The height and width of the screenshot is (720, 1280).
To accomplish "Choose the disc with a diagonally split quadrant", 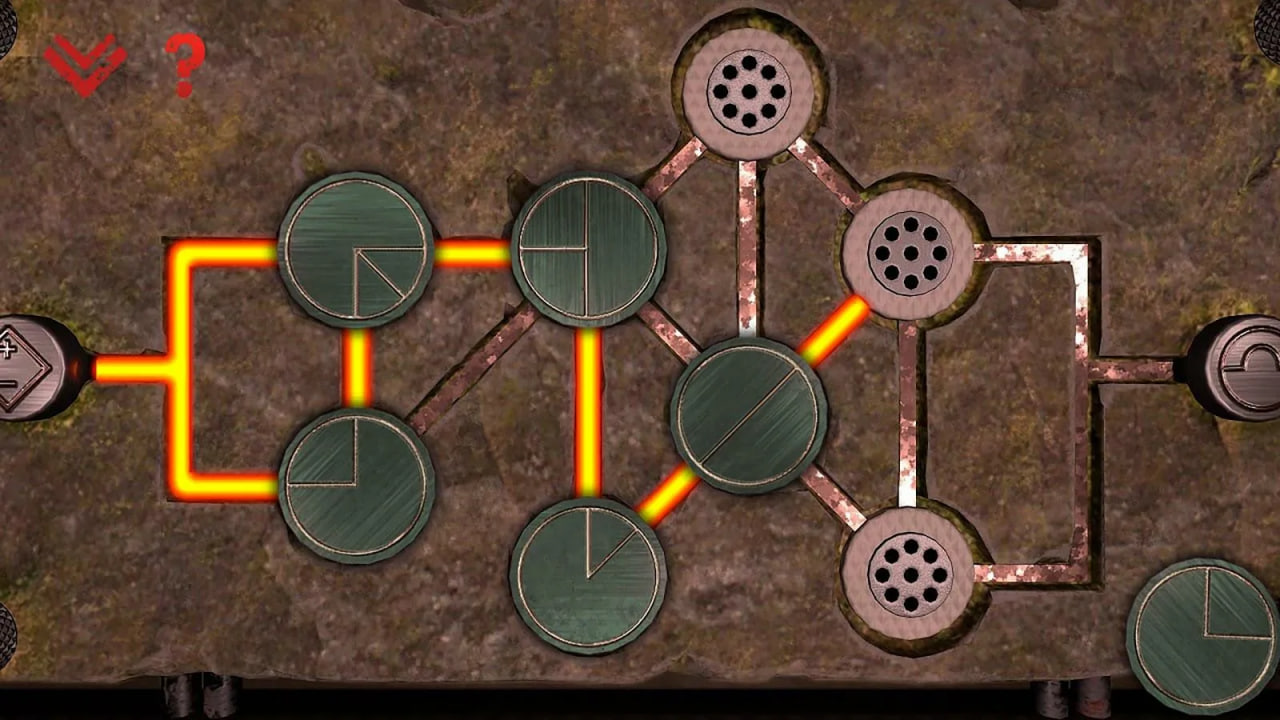I will pyautogui.click(x=356, y=250).
